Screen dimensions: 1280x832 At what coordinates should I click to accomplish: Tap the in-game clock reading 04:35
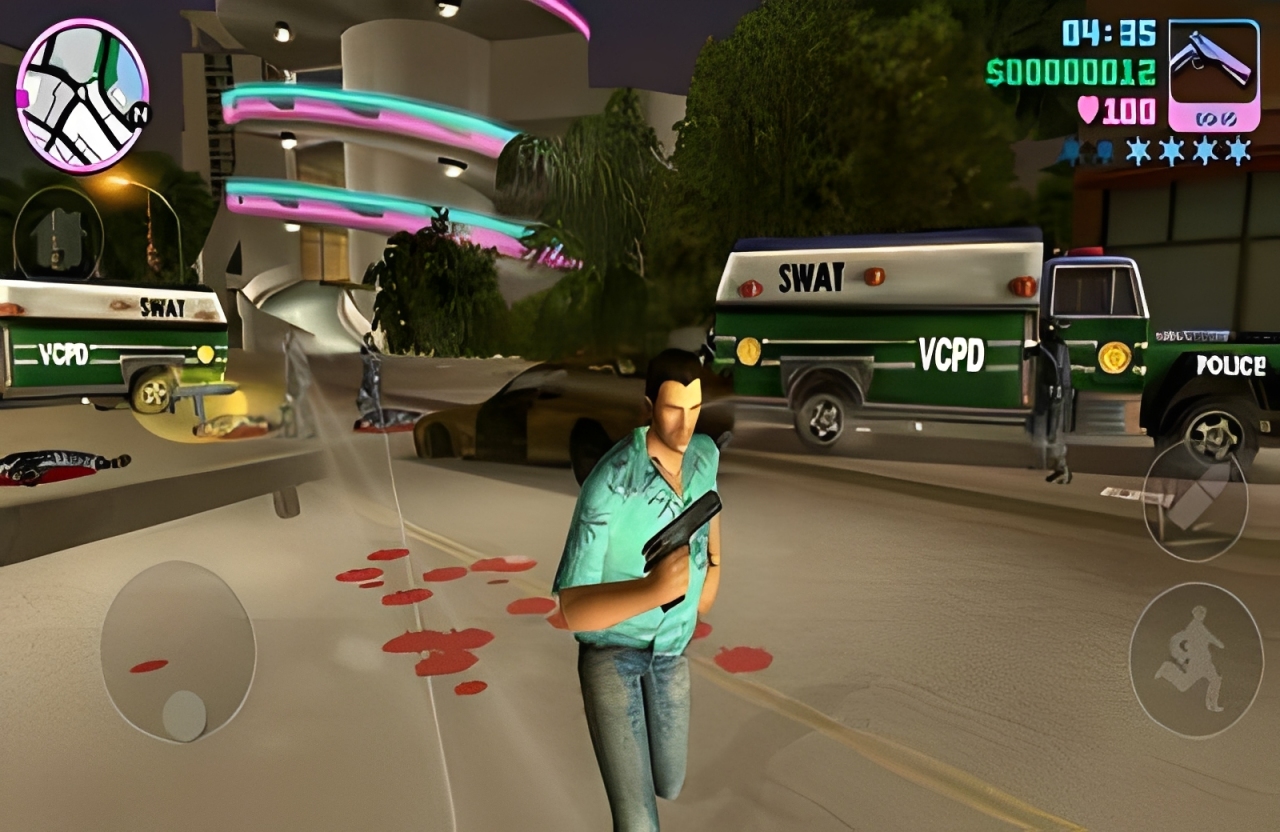click(x=1109, y=33)
